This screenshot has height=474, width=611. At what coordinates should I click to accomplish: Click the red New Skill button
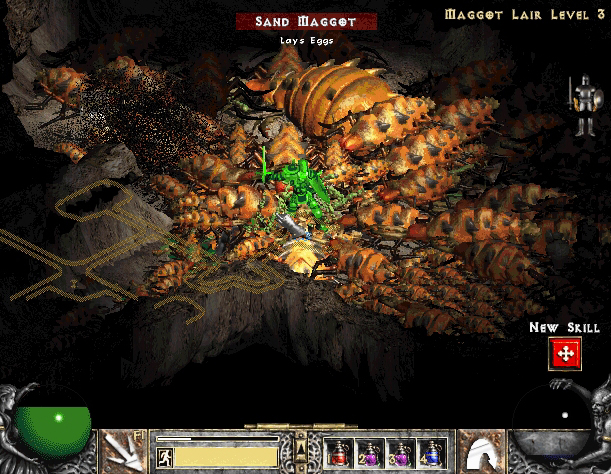tap(565, 353)
